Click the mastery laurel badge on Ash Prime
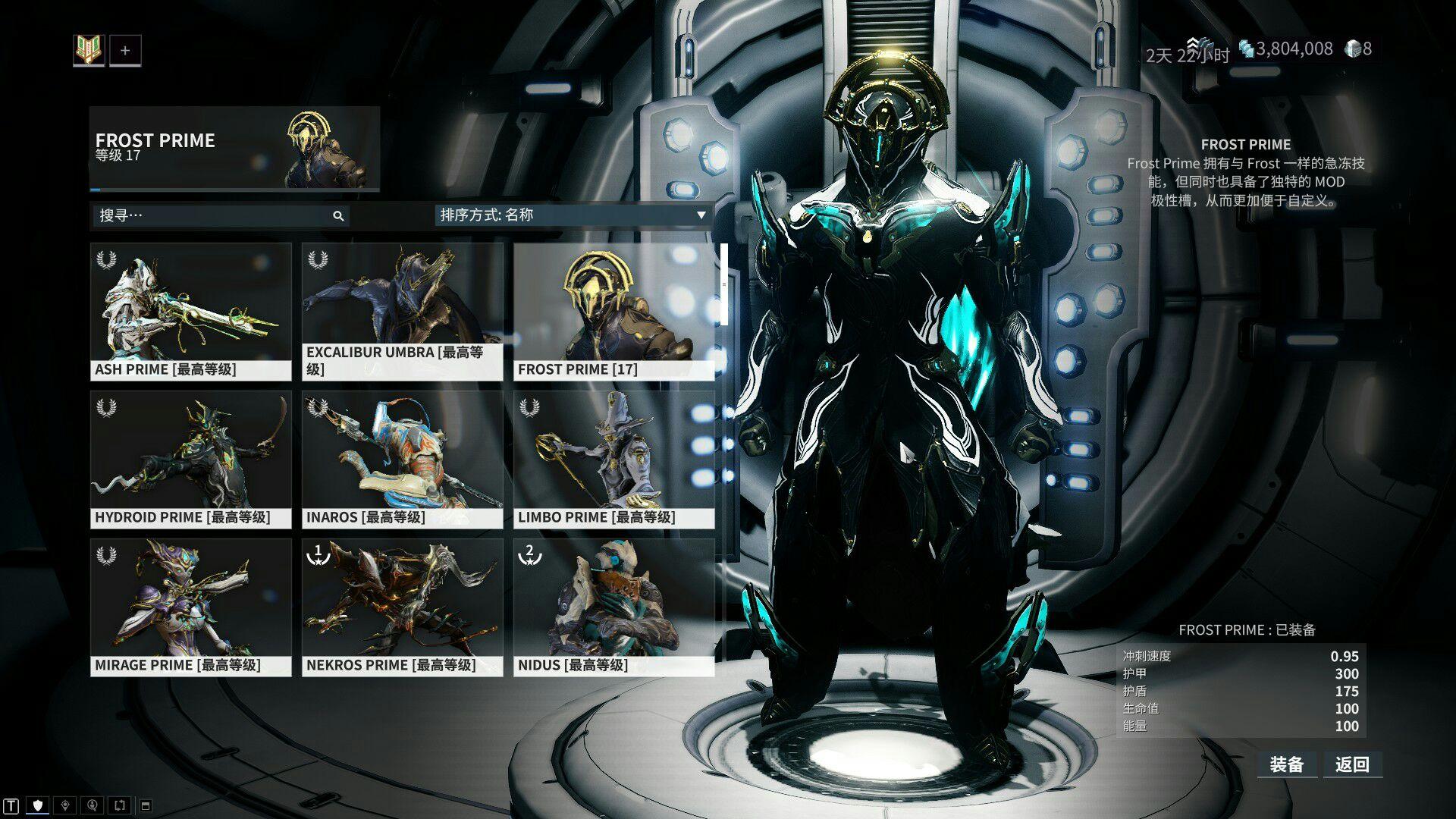Viewport: 1456px width, 819px height. 106,260
